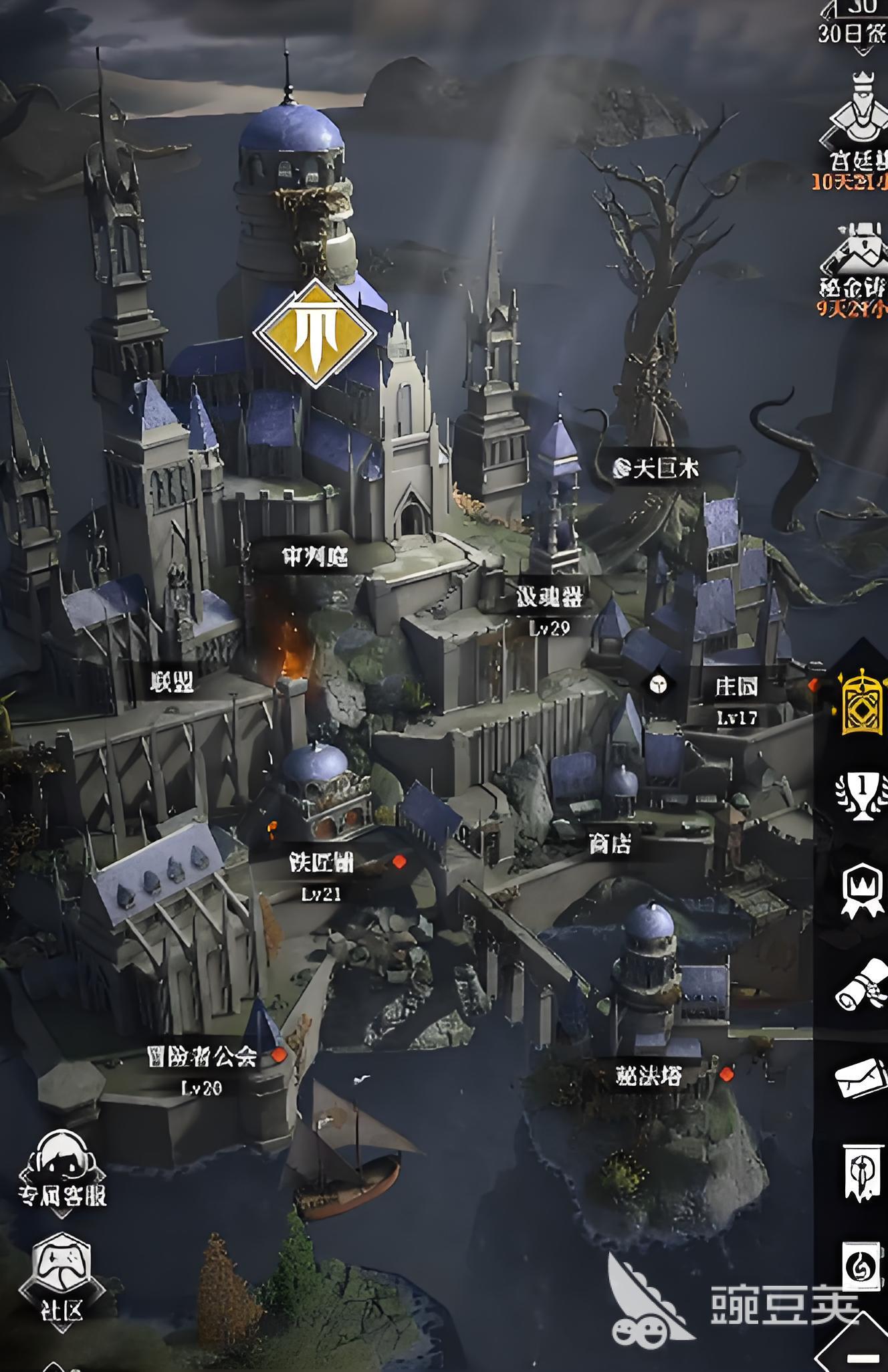Tap the gold diamond sword emblem
Image resolution: width=888 pixels, height=1372 pixels.
coord(315,333)
